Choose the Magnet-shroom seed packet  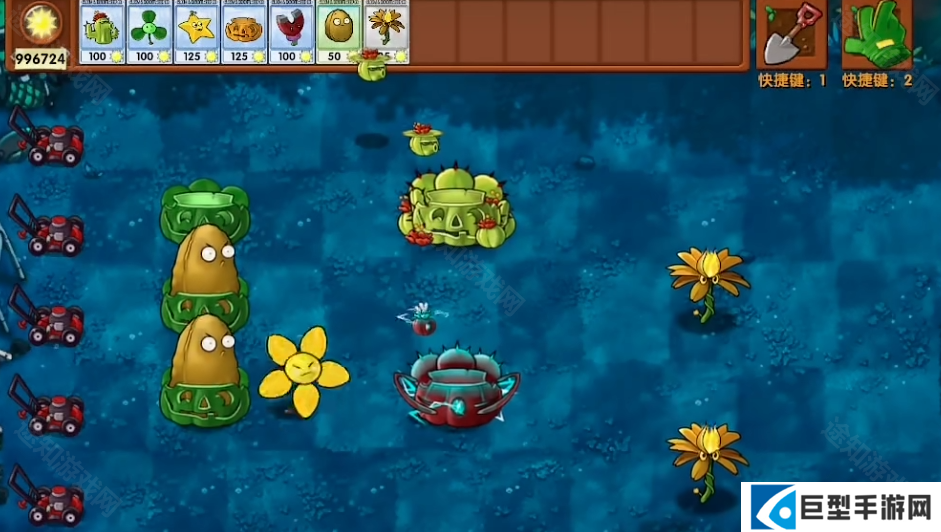[x=291, y=33]
